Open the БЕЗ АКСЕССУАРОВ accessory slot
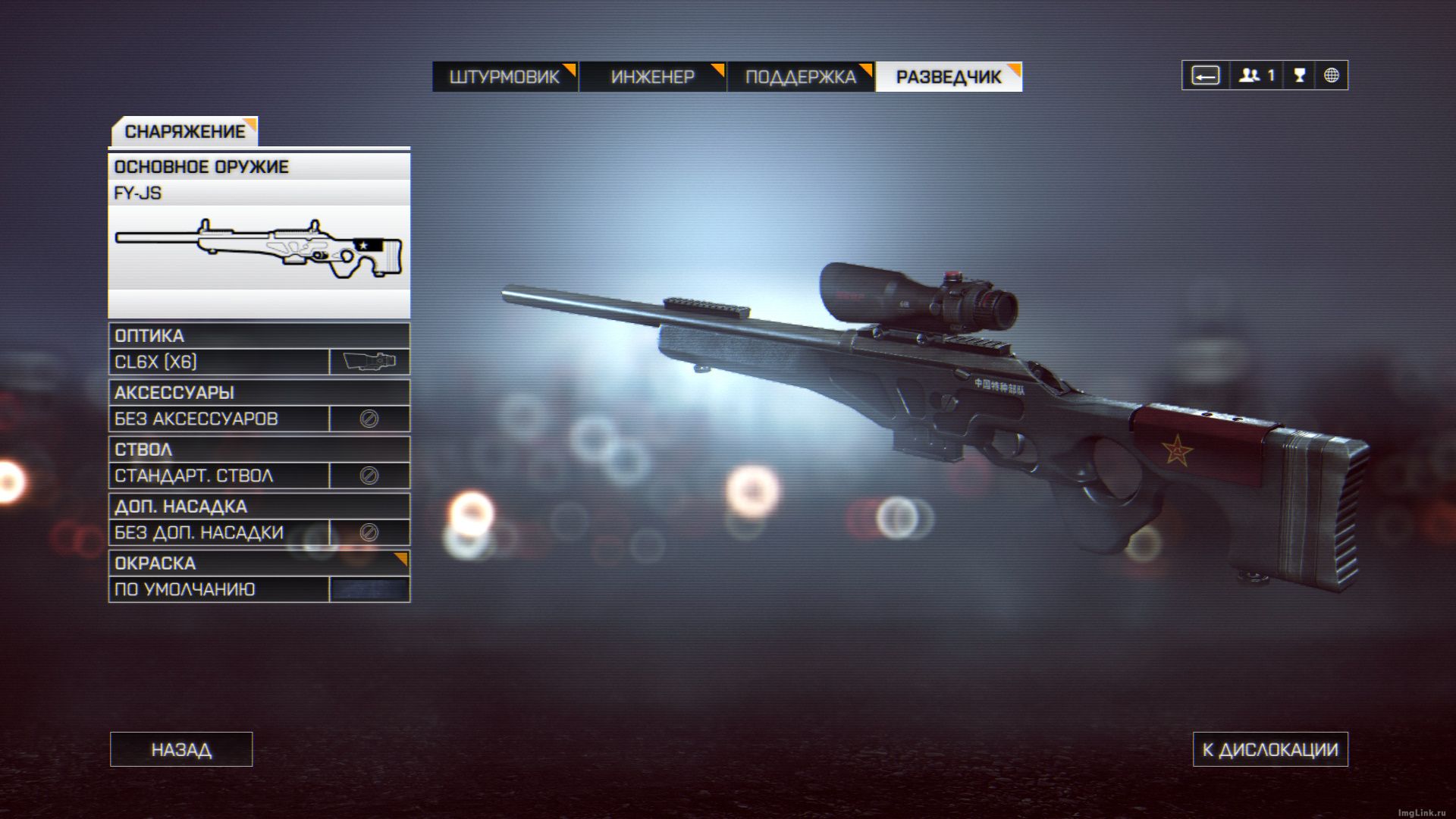 click(x=259, y=419)
